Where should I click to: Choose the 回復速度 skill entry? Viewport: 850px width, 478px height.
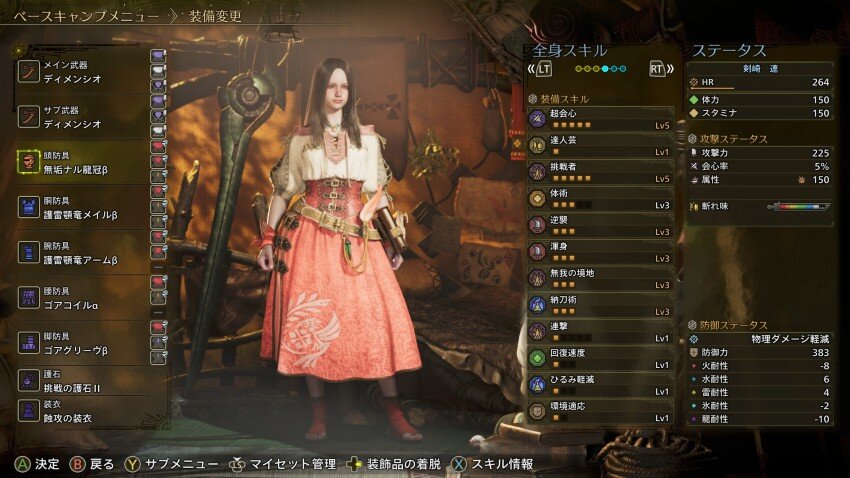[x=600, y=359]
